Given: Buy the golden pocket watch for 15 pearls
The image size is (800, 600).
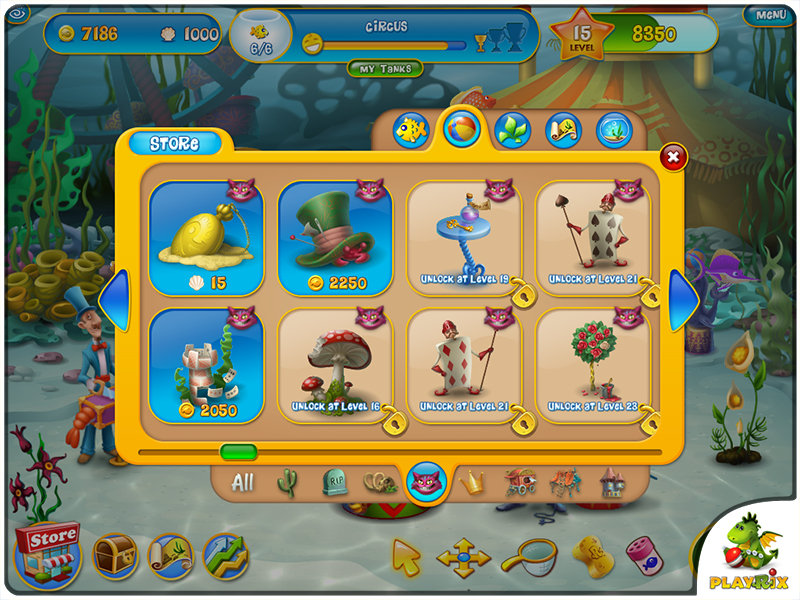Looking at the screenshot, I should click(206, 238).
